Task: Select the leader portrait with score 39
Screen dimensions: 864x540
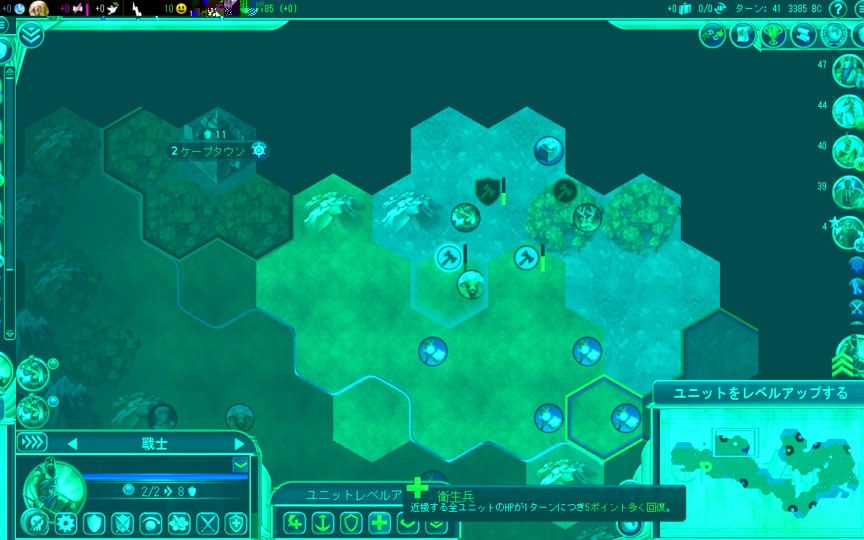Action: pos(847,190)
